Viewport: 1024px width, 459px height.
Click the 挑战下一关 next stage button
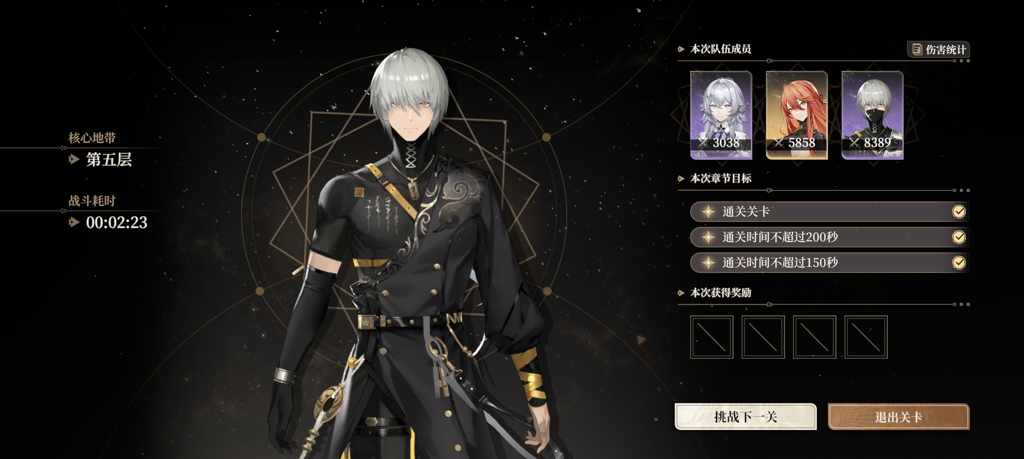tap(746, 417)
